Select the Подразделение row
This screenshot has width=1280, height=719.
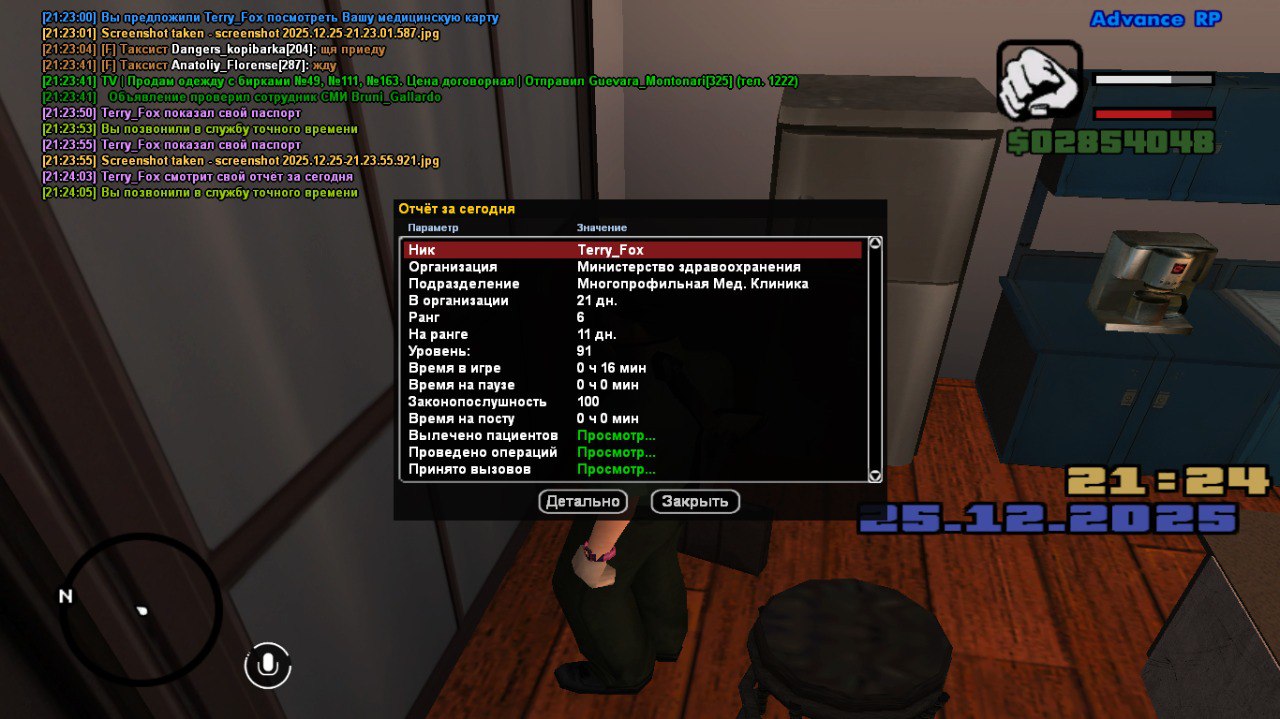[632, 284]
